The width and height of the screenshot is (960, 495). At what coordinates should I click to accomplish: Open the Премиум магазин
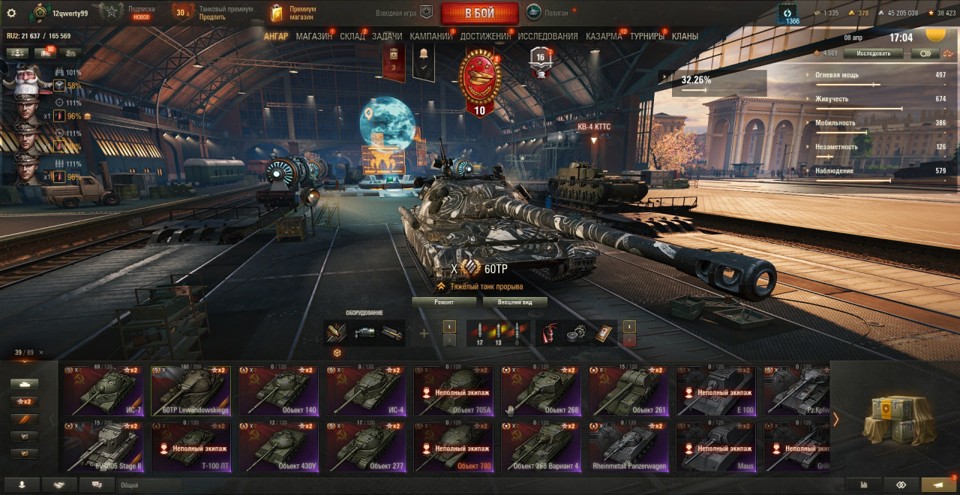click(294, 13)
